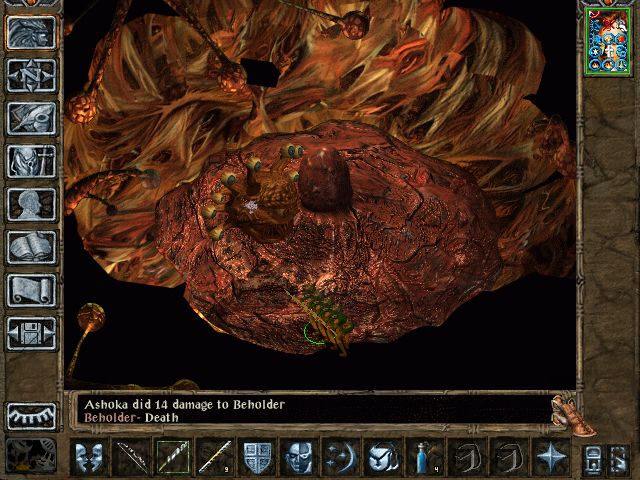Choose the talk action with two masks
This screenshot has height=480, width=640.
[x=88, y=457]
